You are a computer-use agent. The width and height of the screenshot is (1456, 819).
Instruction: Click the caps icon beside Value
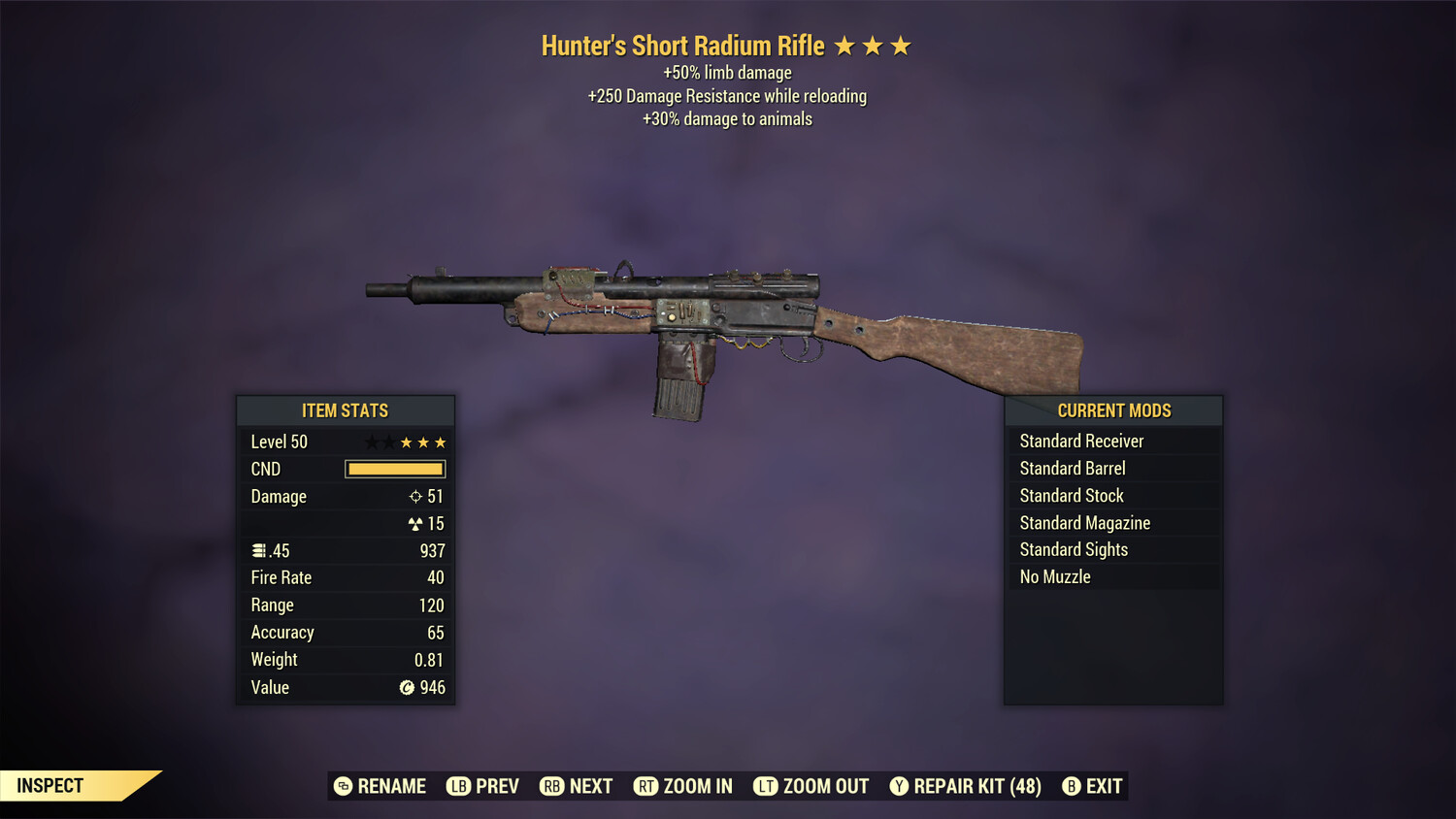point(408,687)
